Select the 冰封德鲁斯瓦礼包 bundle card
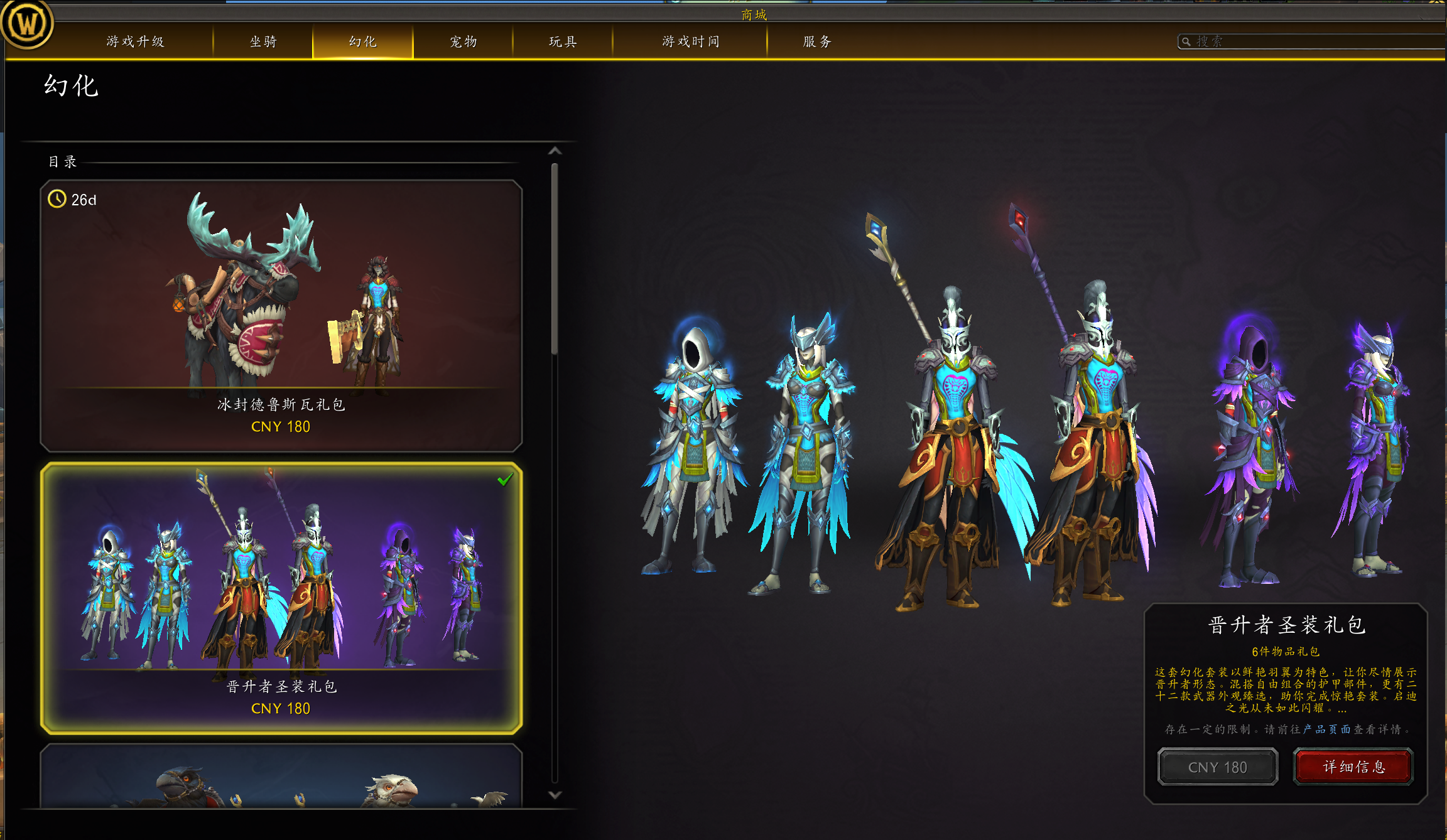The height and width of the screenshot is (840, 1447). pos(281,316)
